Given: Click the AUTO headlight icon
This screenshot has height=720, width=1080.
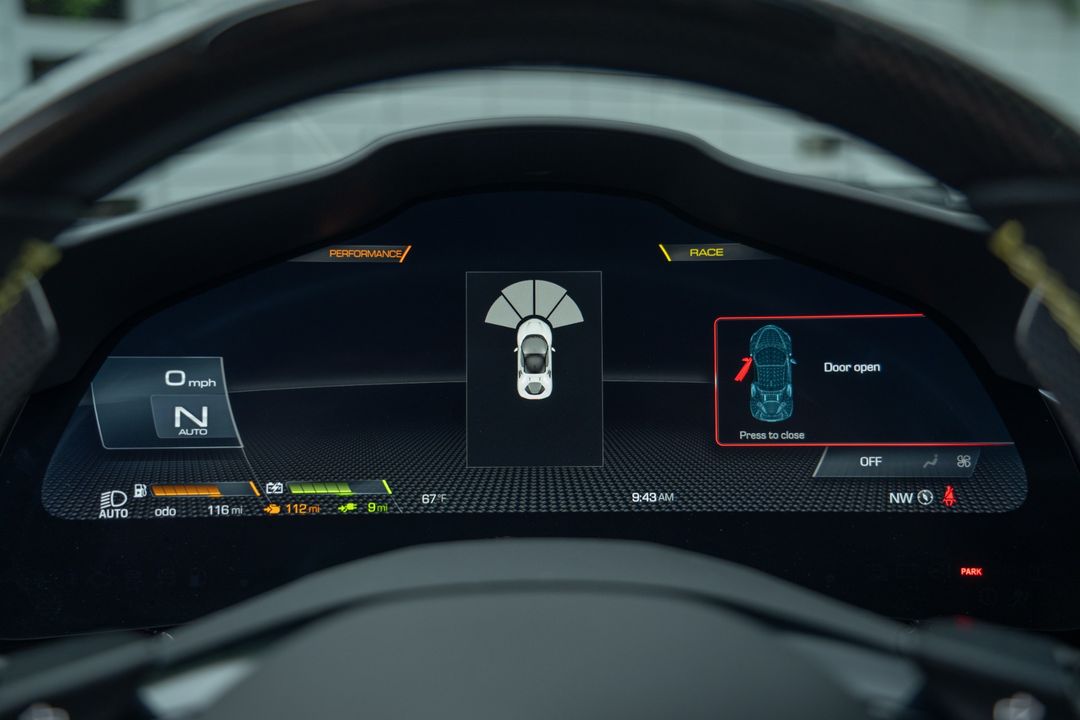Looking at the screenshot, I should (113, 503).
